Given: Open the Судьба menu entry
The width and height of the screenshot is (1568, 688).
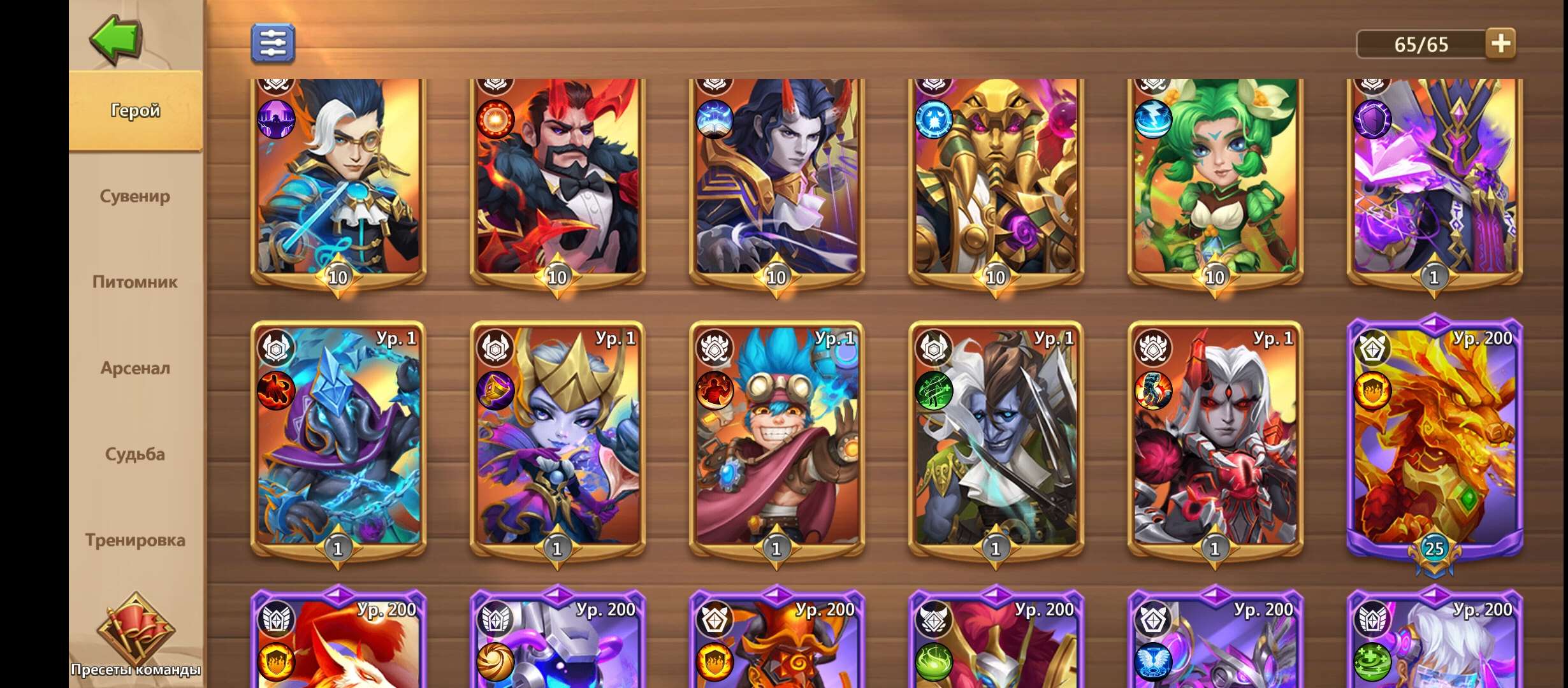Looking at the screenshot, I should [x=136, y=454].
